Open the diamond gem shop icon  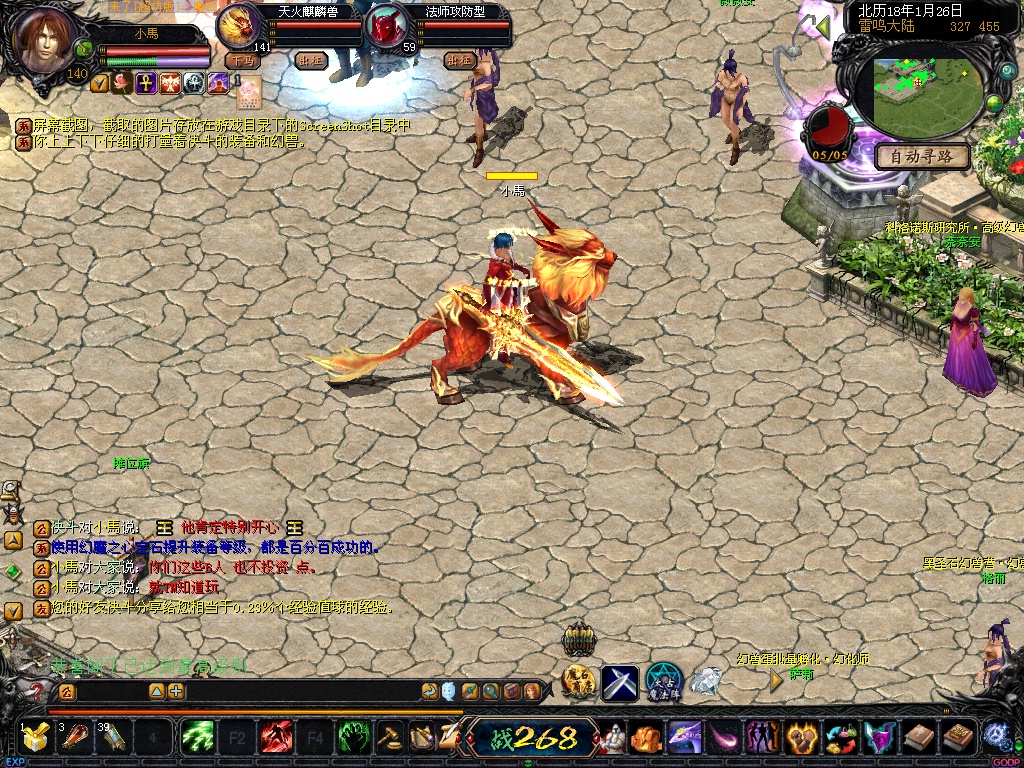[706, 682]
